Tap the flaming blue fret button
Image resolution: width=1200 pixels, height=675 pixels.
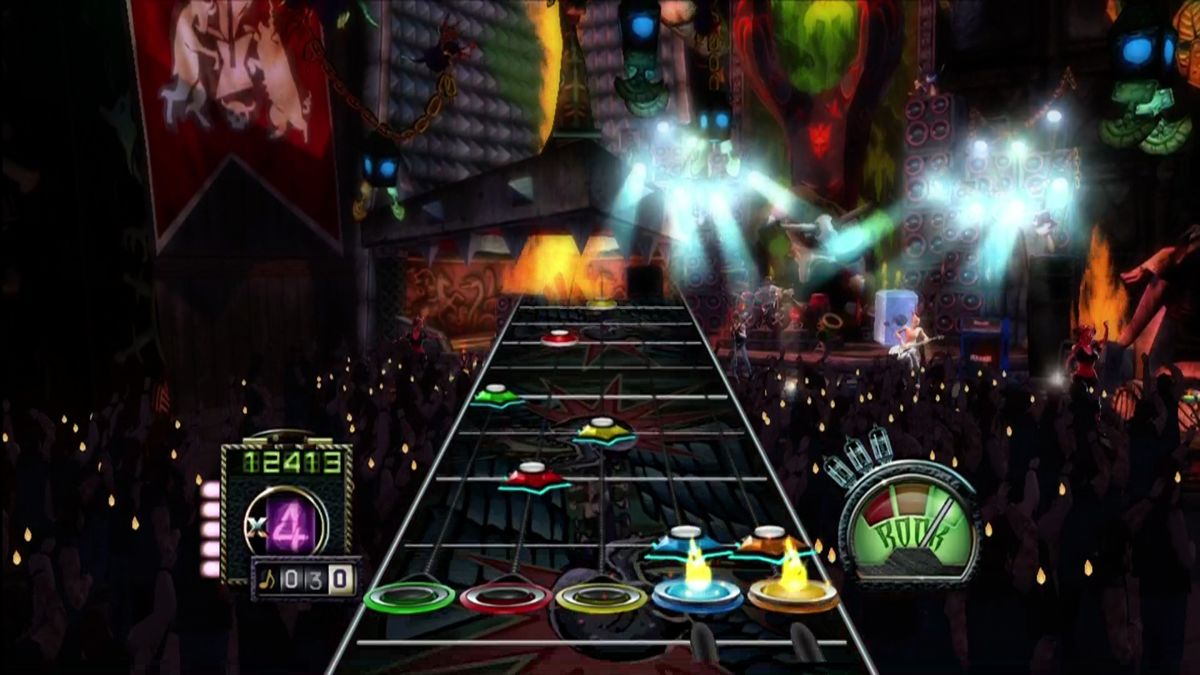tap(697, 595)
